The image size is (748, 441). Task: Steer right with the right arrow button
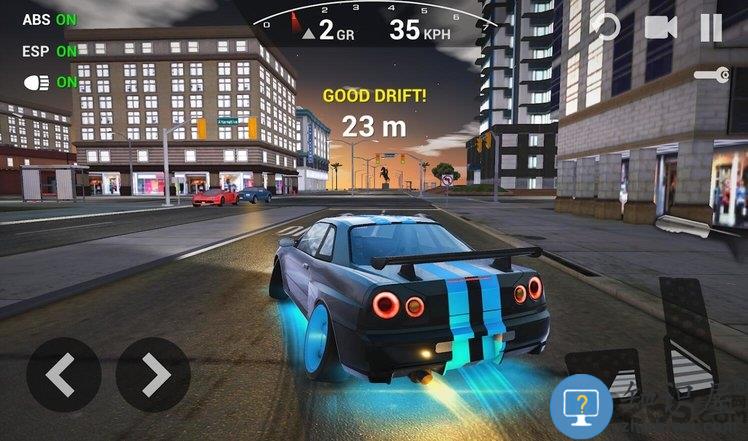[153, 375]
